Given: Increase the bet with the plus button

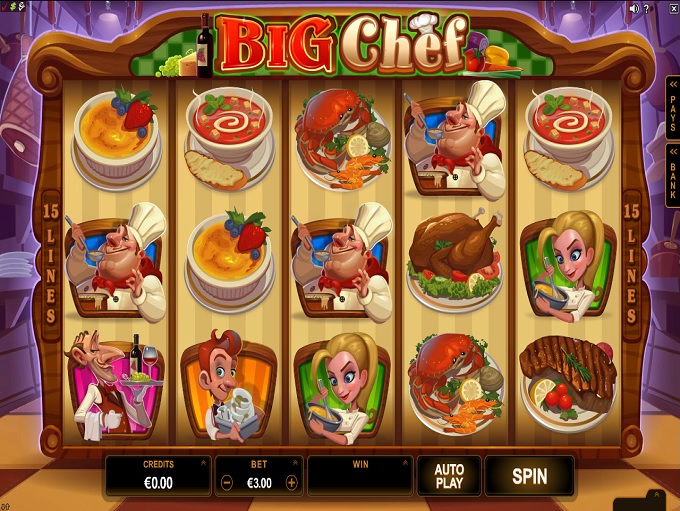Looking at the screenshot, I should click(x=291, y=482).
